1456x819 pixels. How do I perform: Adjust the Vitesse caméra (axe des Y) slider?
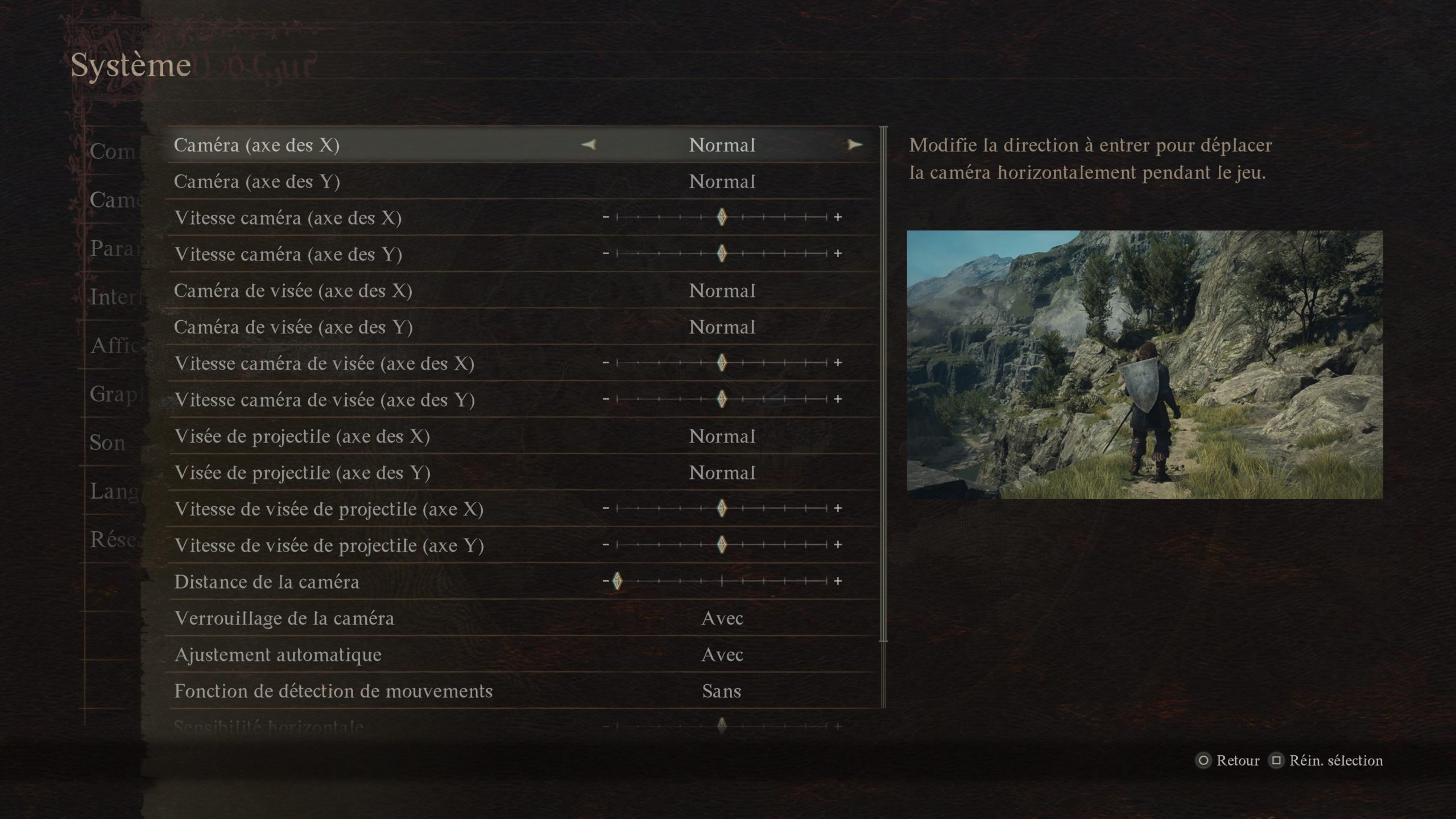[722, 254]
